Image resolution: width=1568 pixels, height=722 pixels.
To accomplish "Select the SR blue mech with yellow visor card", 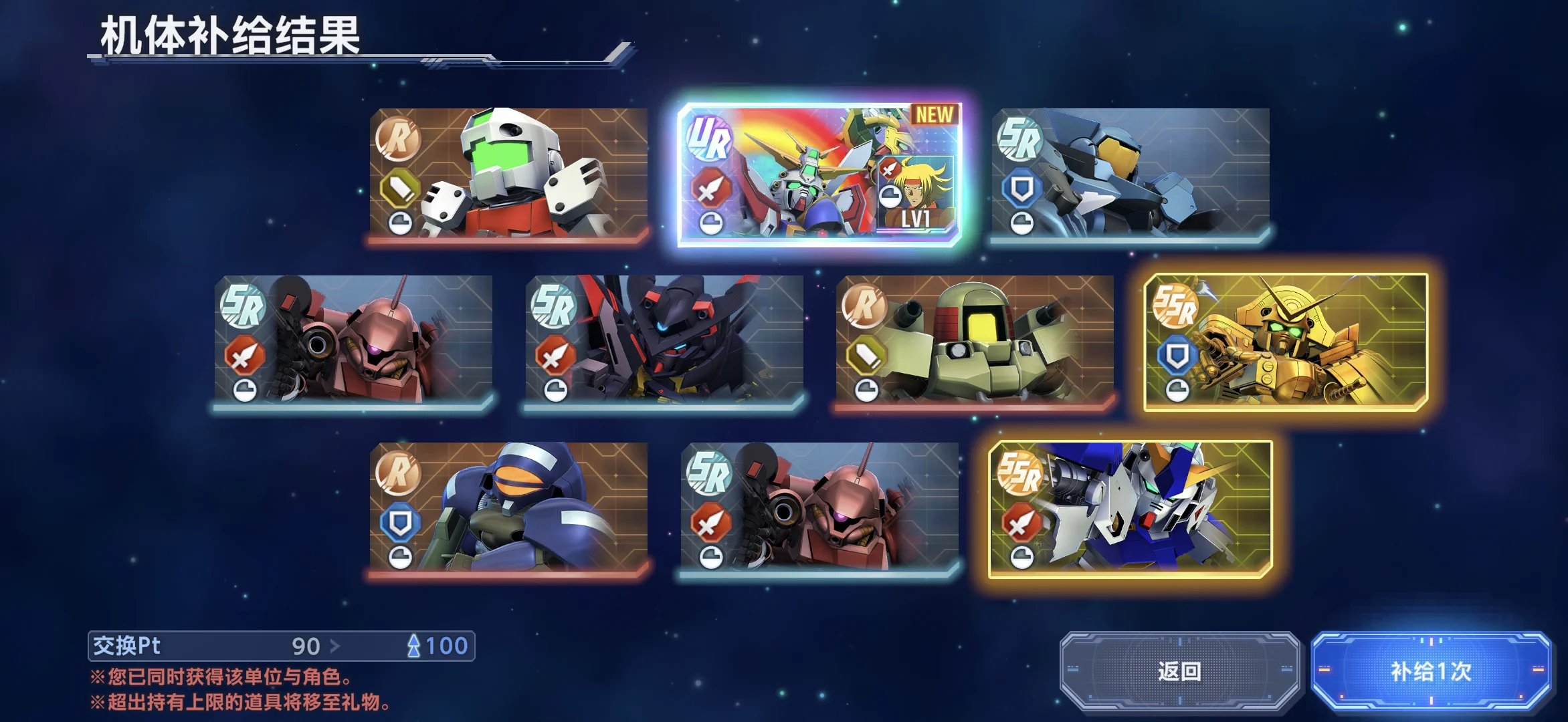I will 1130,172.
